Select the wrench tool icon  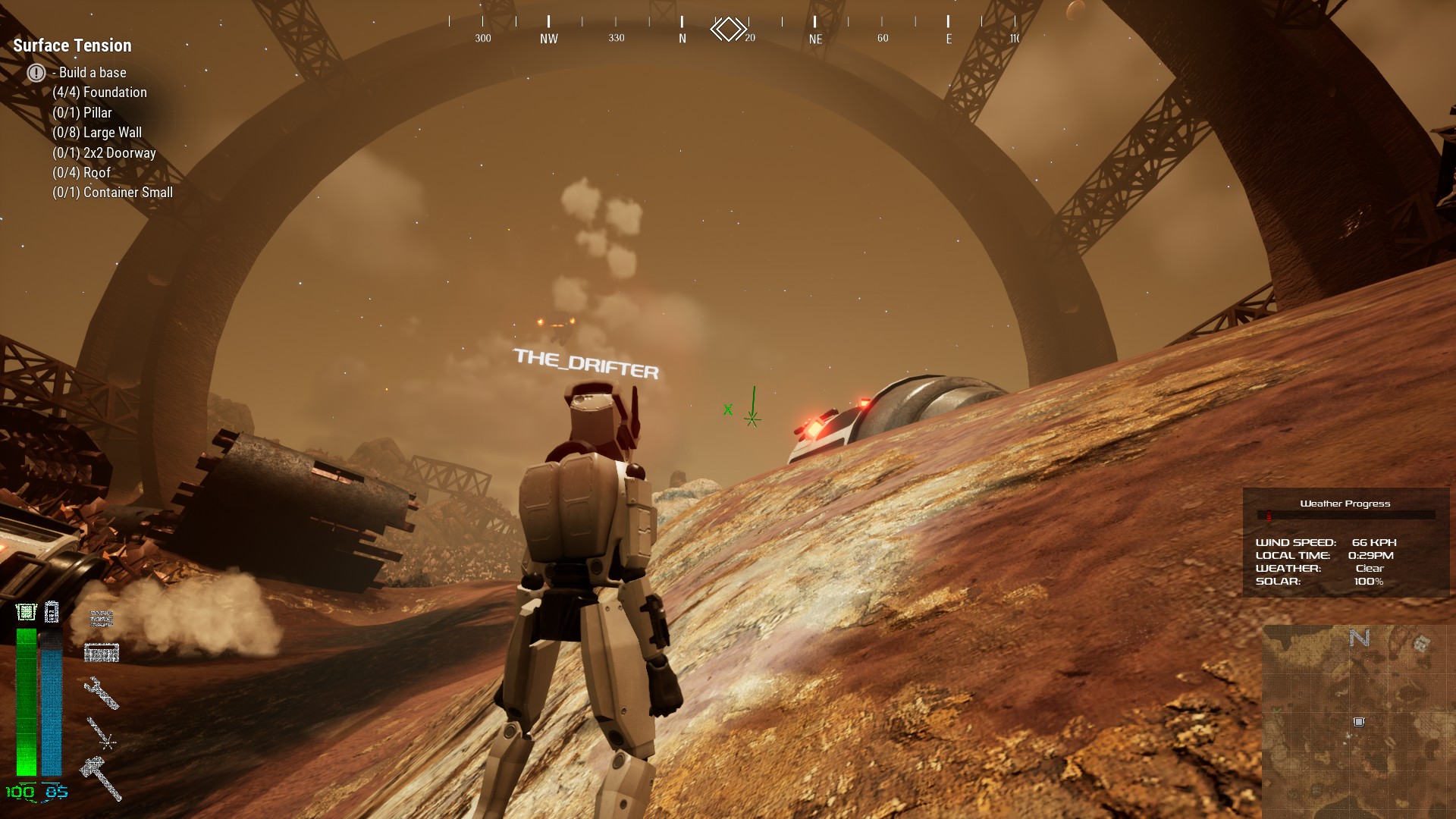[102, 692]
